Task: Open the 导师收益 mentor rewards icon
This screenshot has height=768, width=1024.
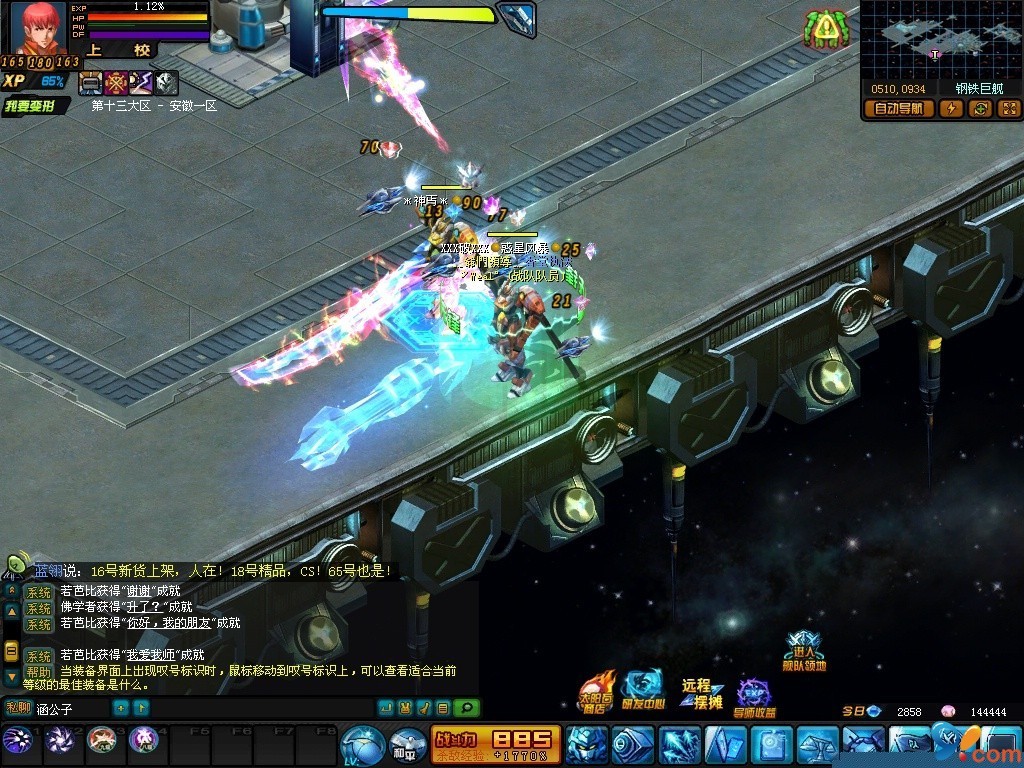Action: [755, 697]
